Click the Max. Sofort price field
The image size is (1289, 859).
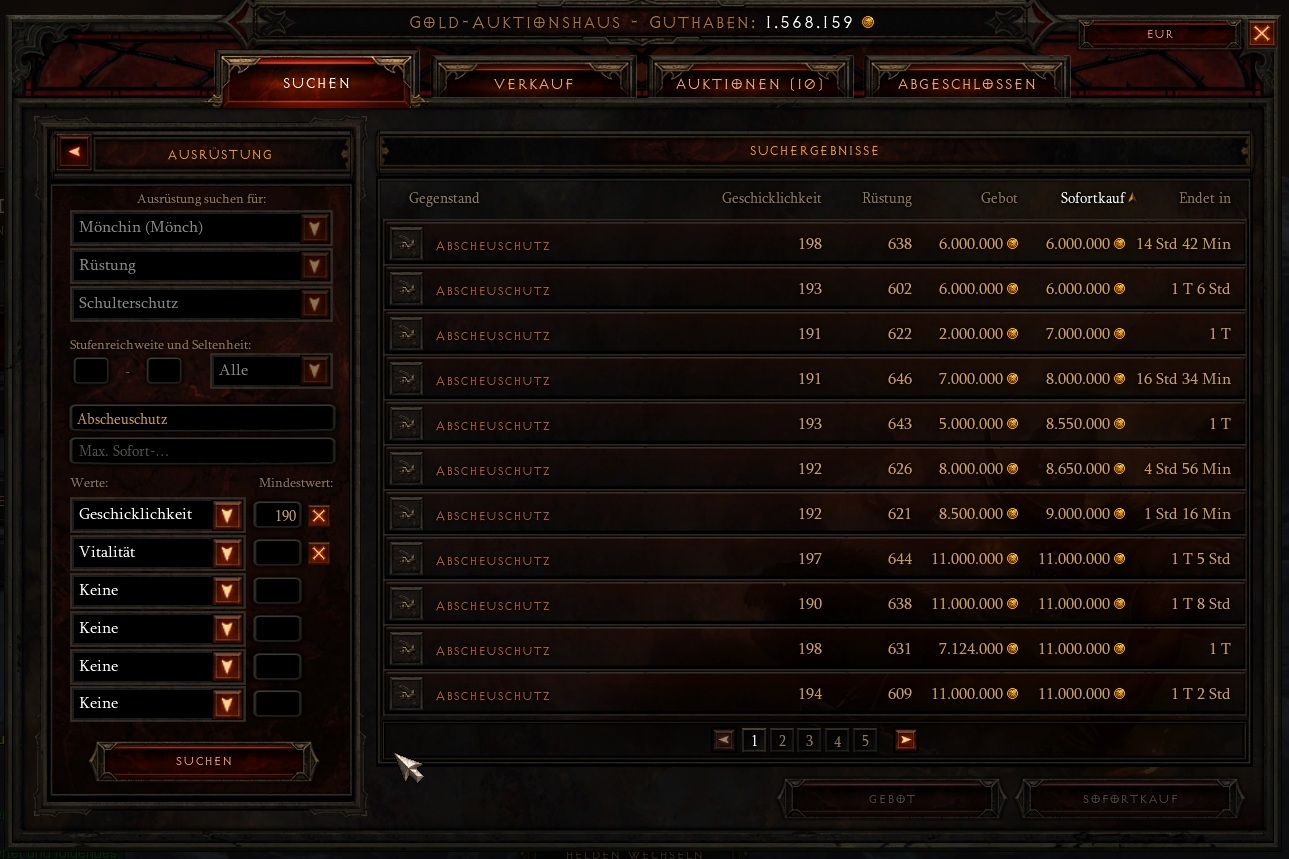[x=202, y=451]
